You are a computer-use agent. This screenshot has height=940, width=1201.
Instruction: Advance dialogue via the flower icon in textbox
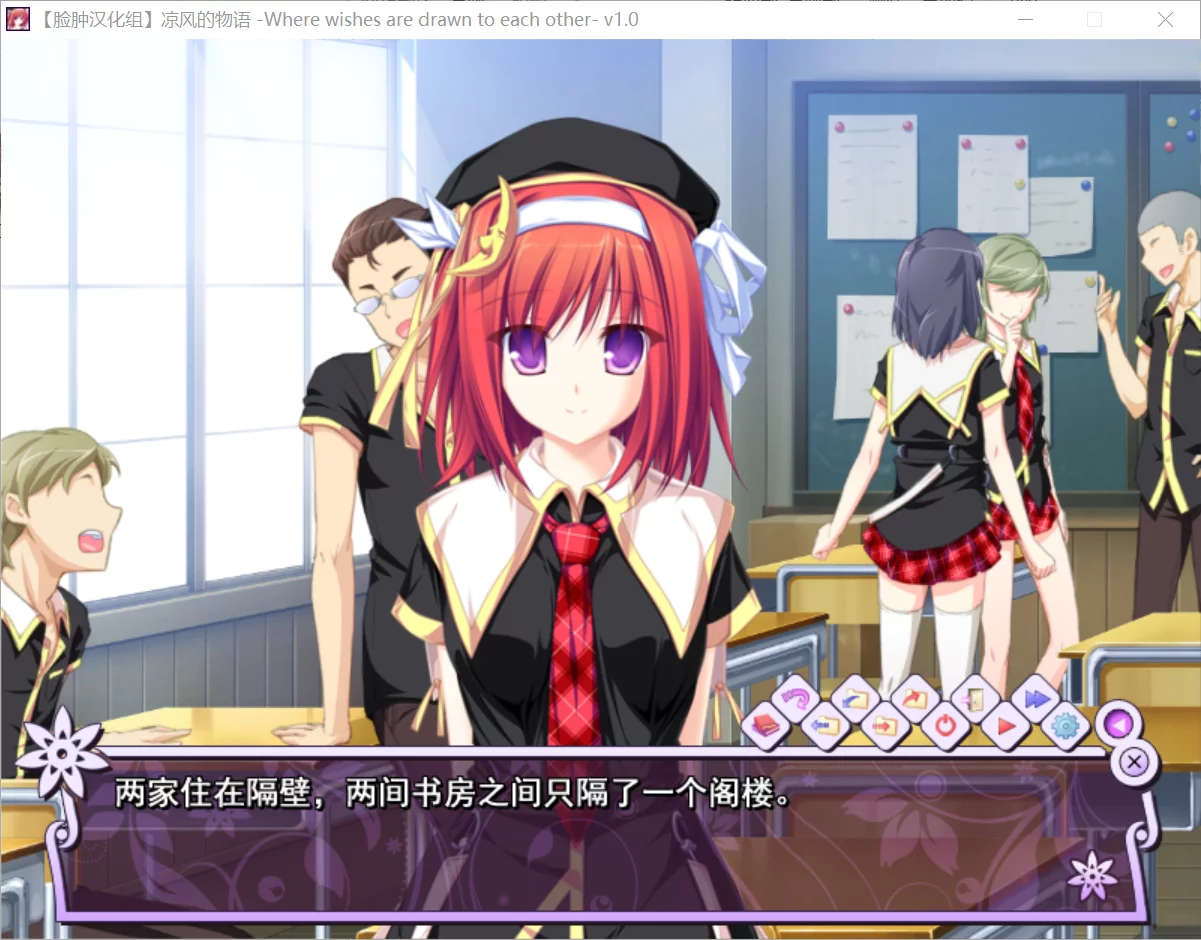click(x=1091, y=877)
